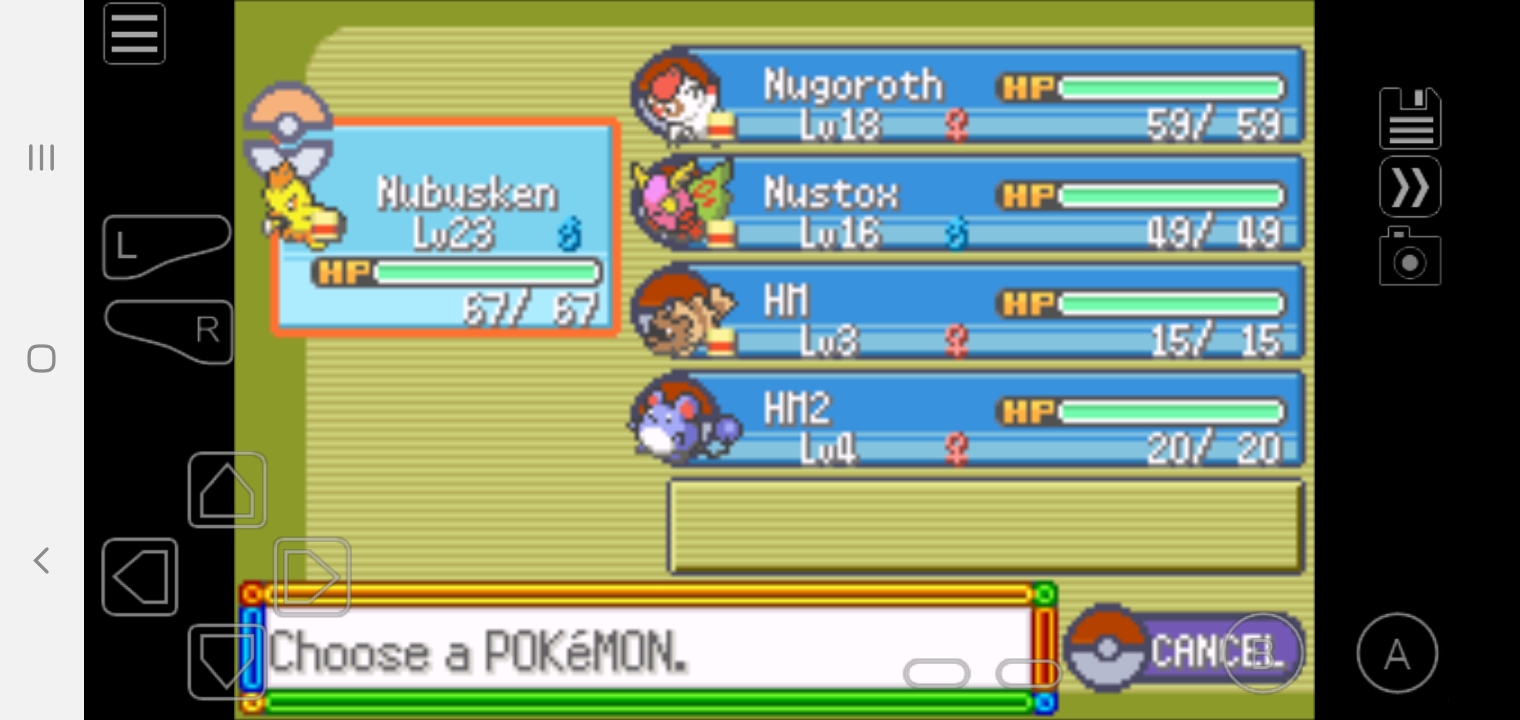Tap the D-pad right arrow
Screen dimensions: 1520x720
tap(312, 576)
